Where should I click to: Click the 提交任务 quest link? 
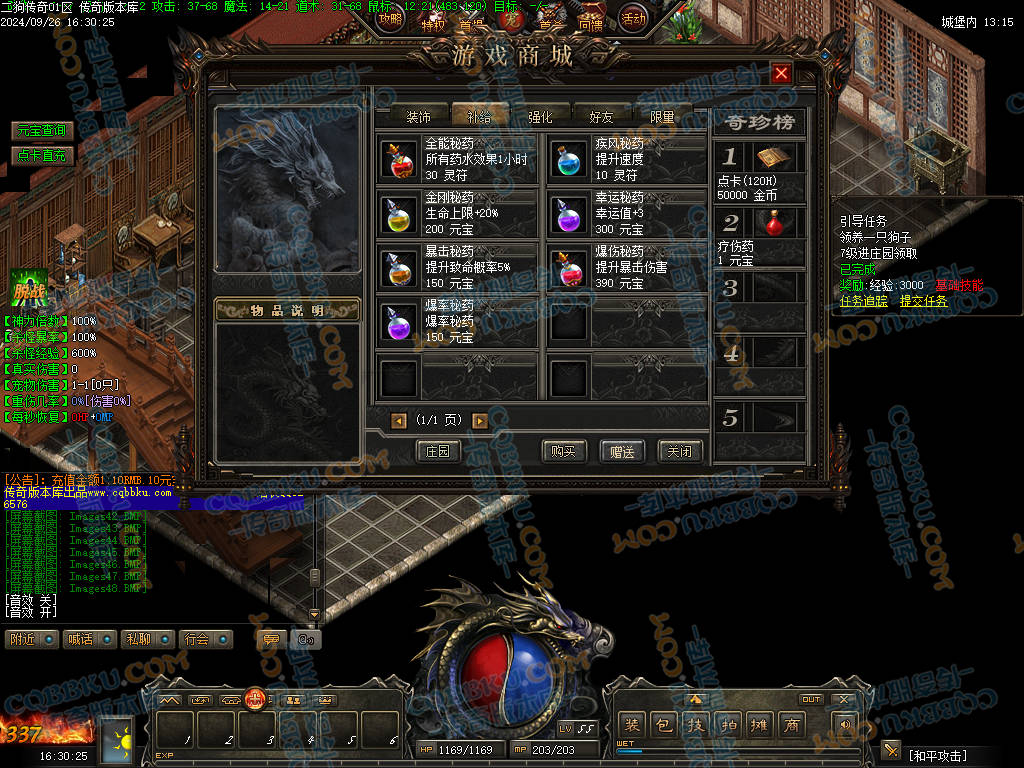pyautogui.click(x=923, y=301)
